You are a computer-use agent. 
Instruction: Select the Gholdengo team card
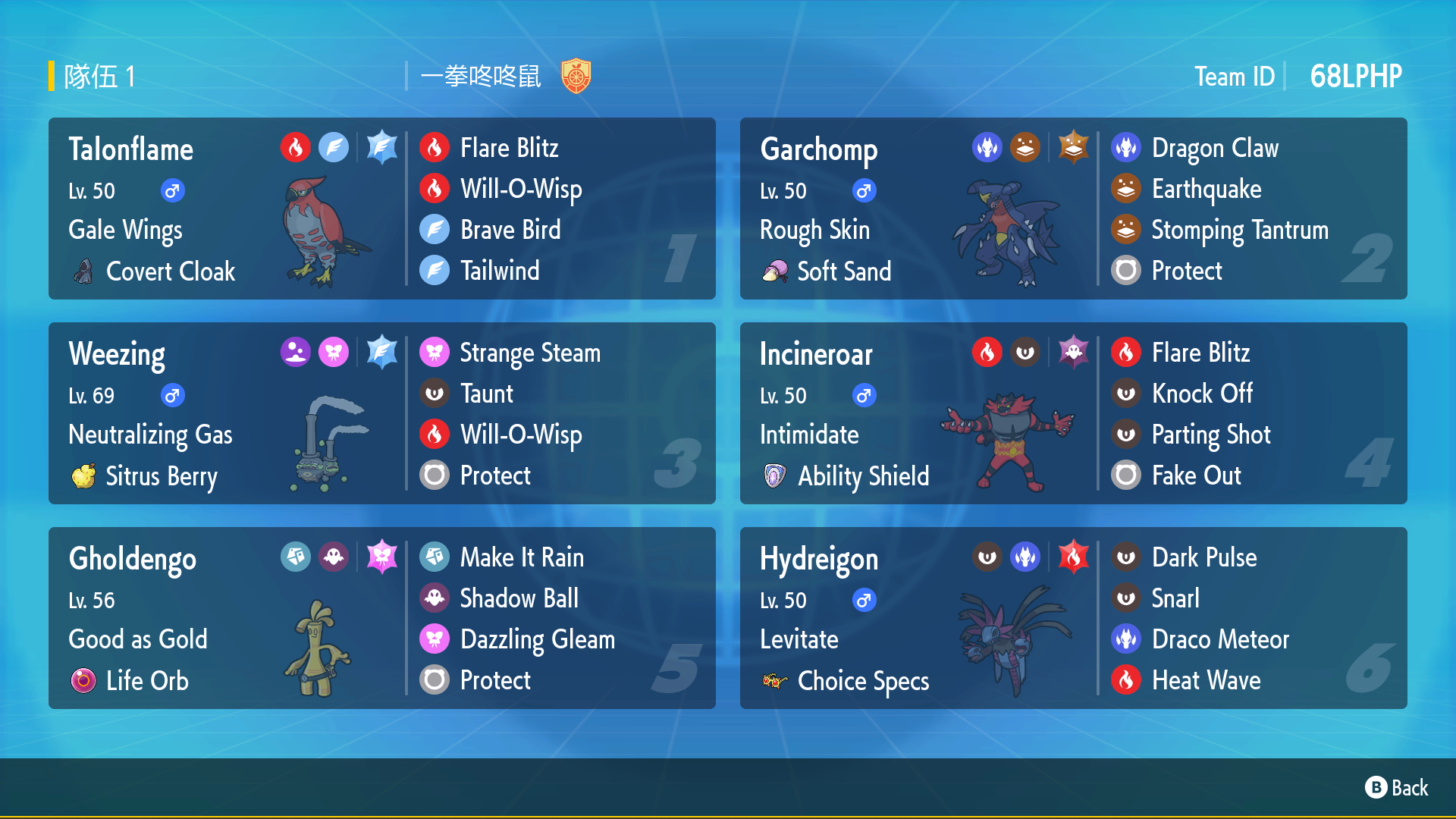point(381,618)
